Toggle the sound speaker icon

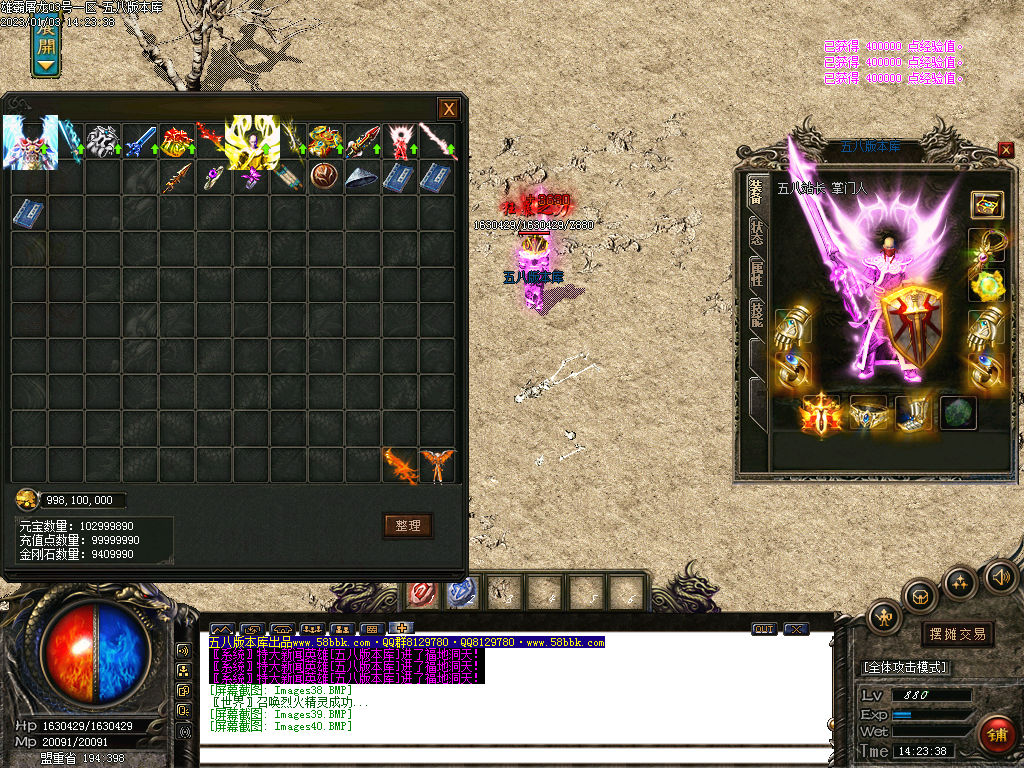coord(999,577)
